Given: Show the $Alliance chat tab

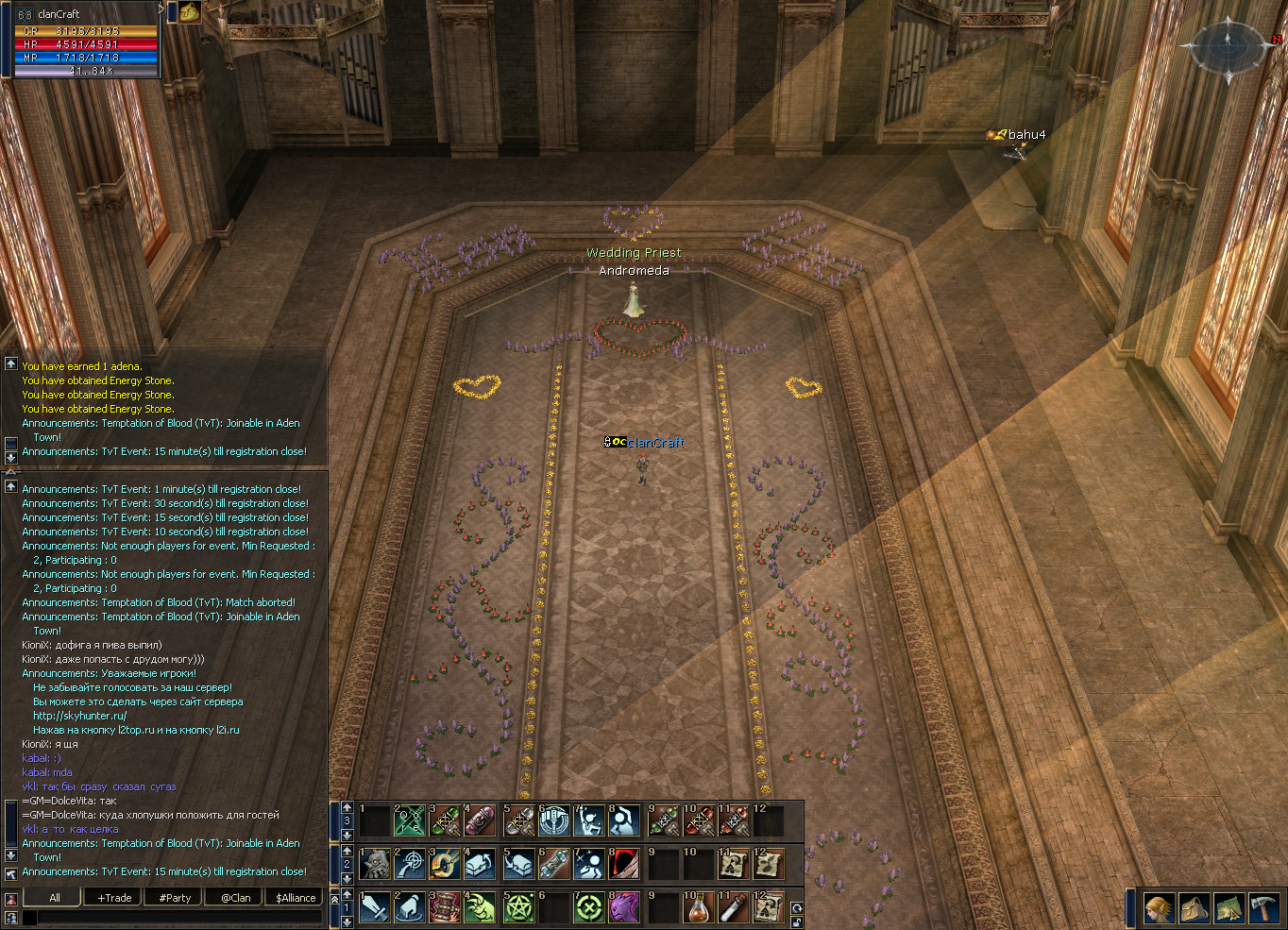Looking at the screenshot, I should point(296,898).
